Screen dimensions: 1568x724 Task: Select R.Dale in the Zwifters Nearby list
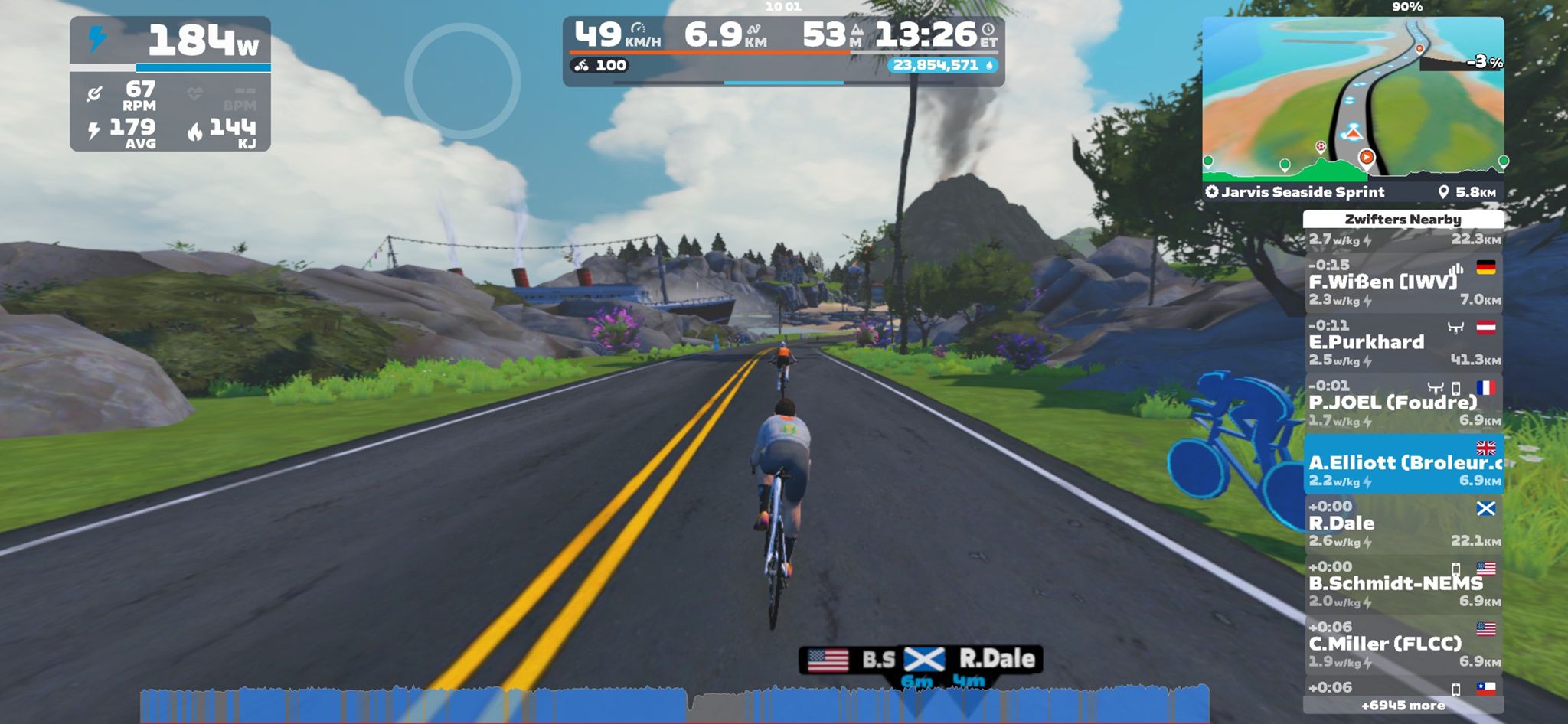coord(1403,524)
